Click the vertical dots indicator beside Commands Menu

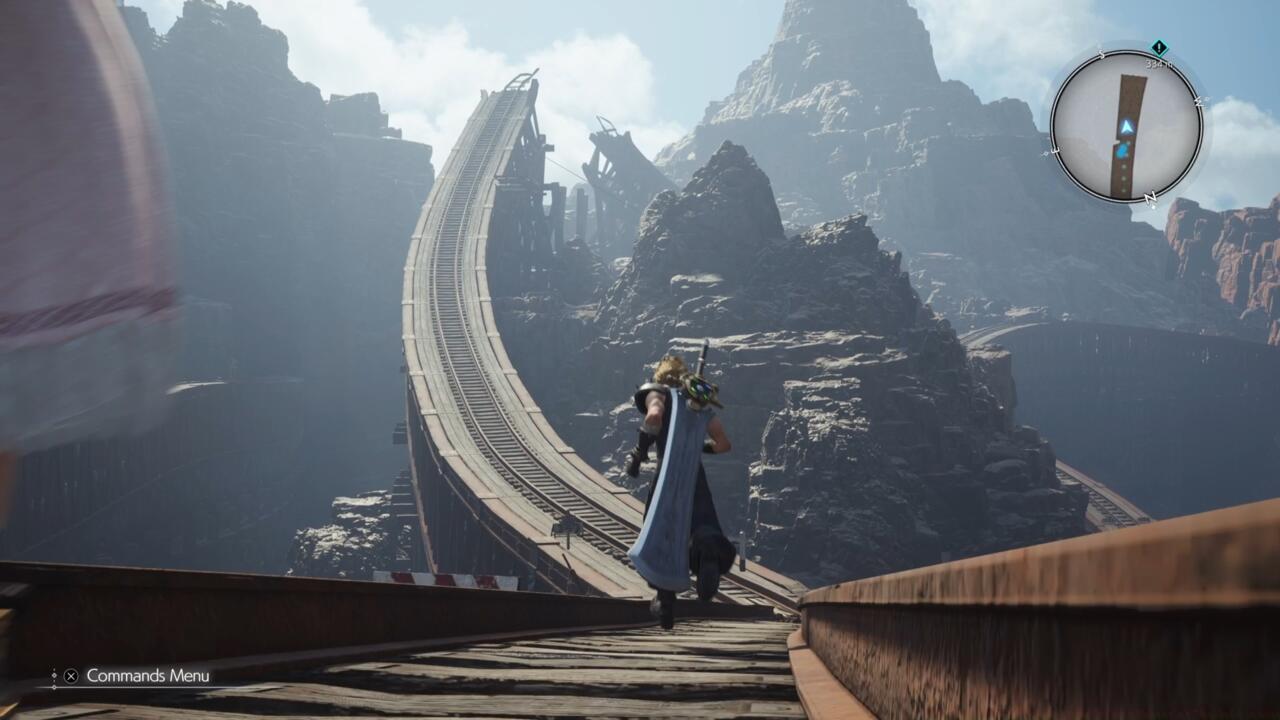pos(54,675)
